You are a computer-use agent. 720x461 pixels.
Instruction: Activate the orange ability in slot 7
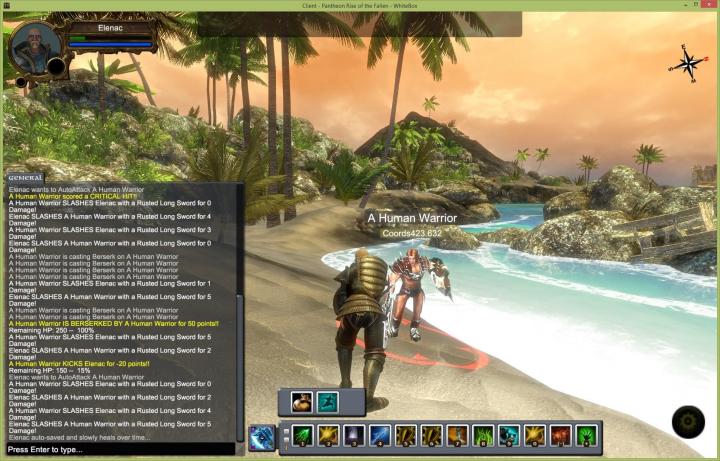(457, 436)
